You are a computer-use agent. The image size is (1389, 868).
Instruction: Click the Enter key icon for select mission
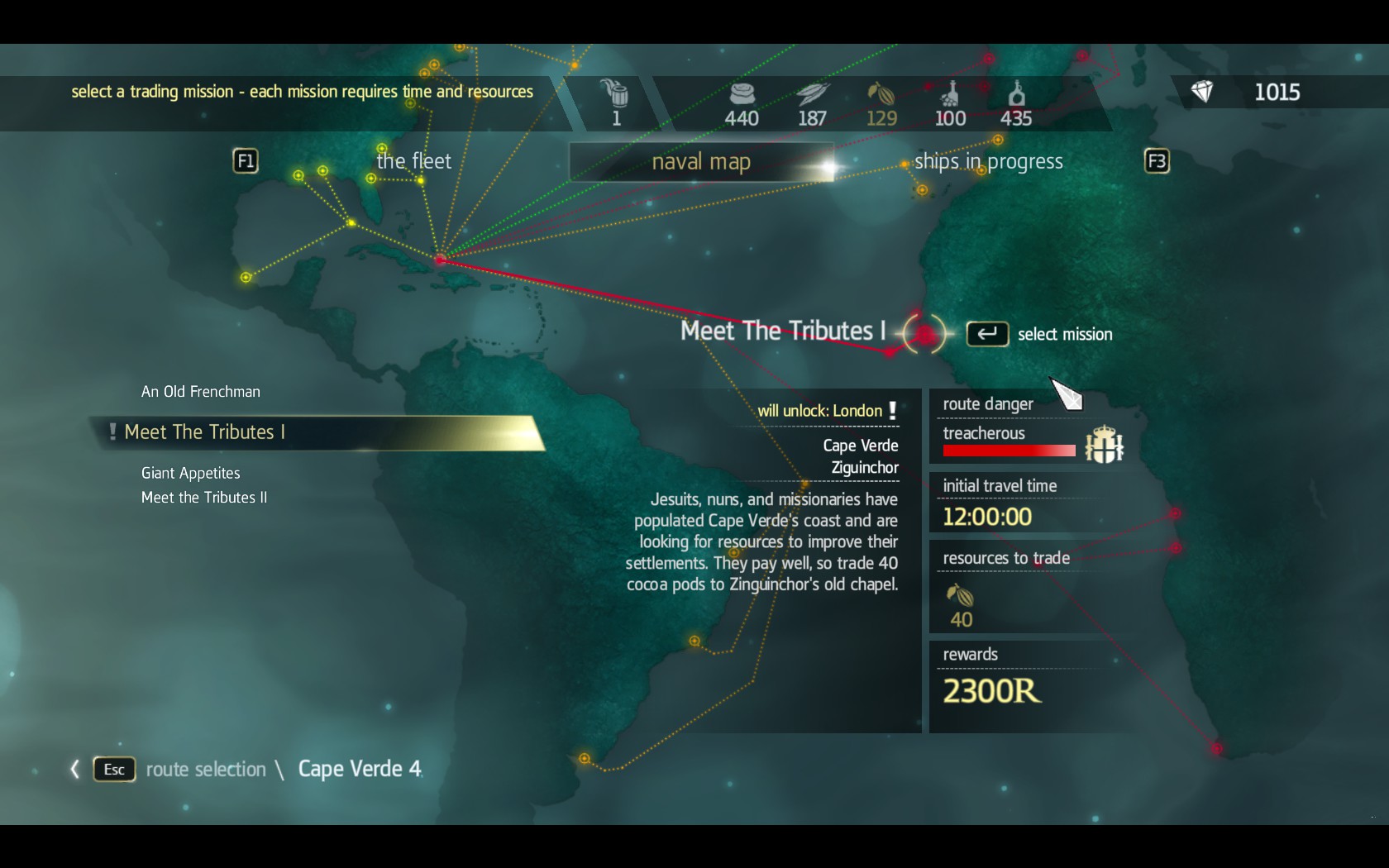(987, 334)
